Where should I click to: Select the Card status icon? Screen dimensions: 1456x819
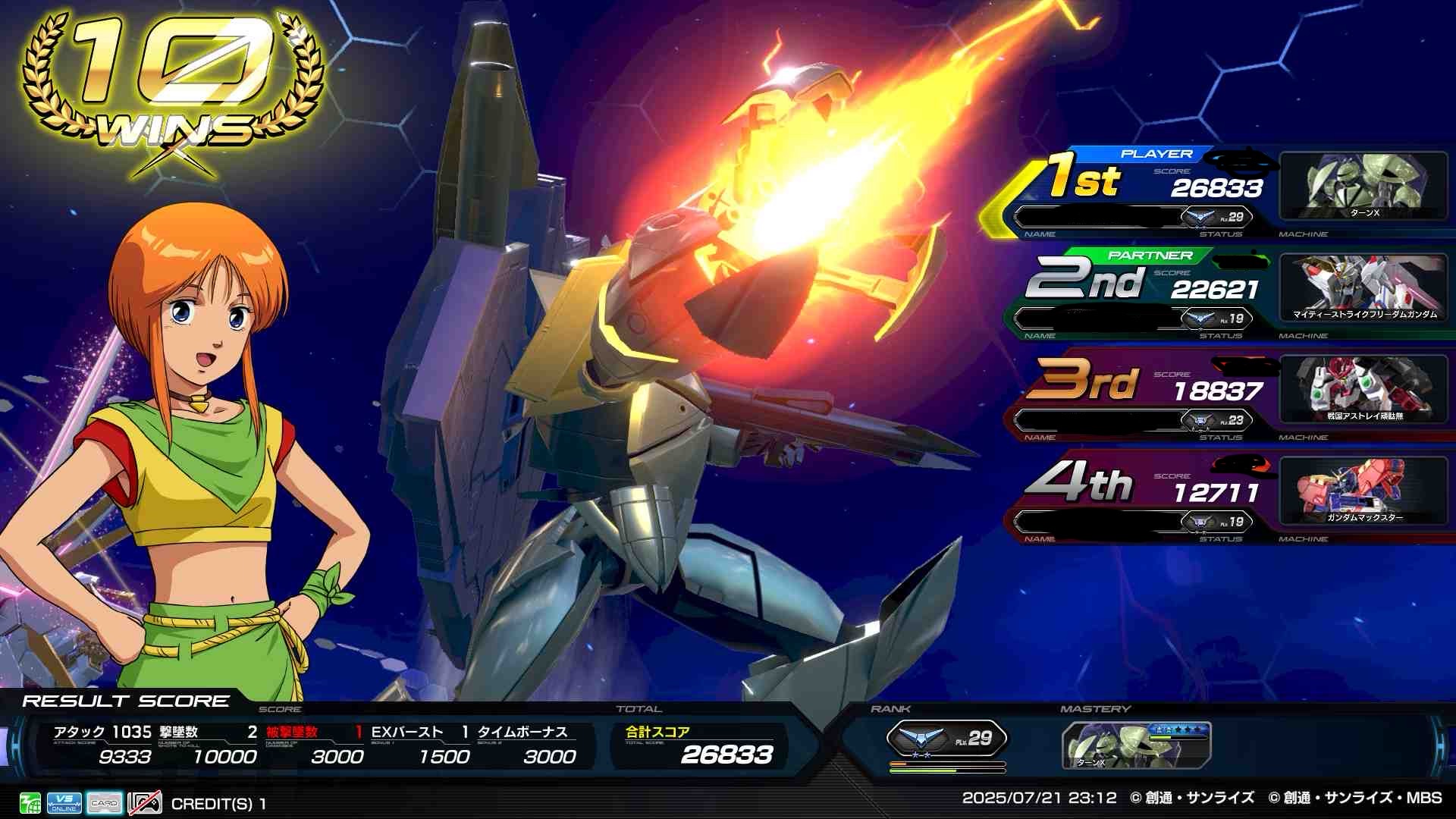[104, 803]
